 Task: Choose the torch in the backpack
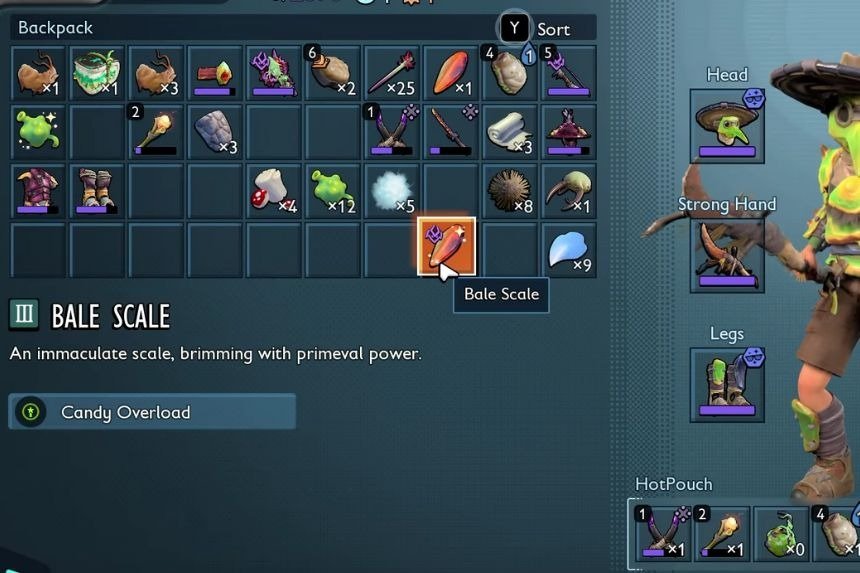tap(156, 131)
